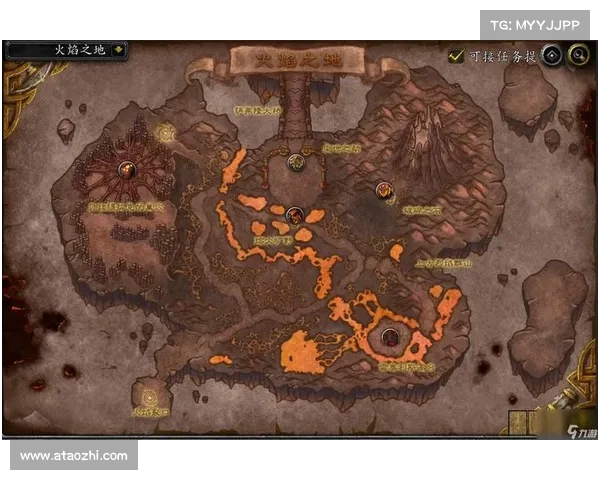Click the magnifying glass map button

[x=577, y=56]
